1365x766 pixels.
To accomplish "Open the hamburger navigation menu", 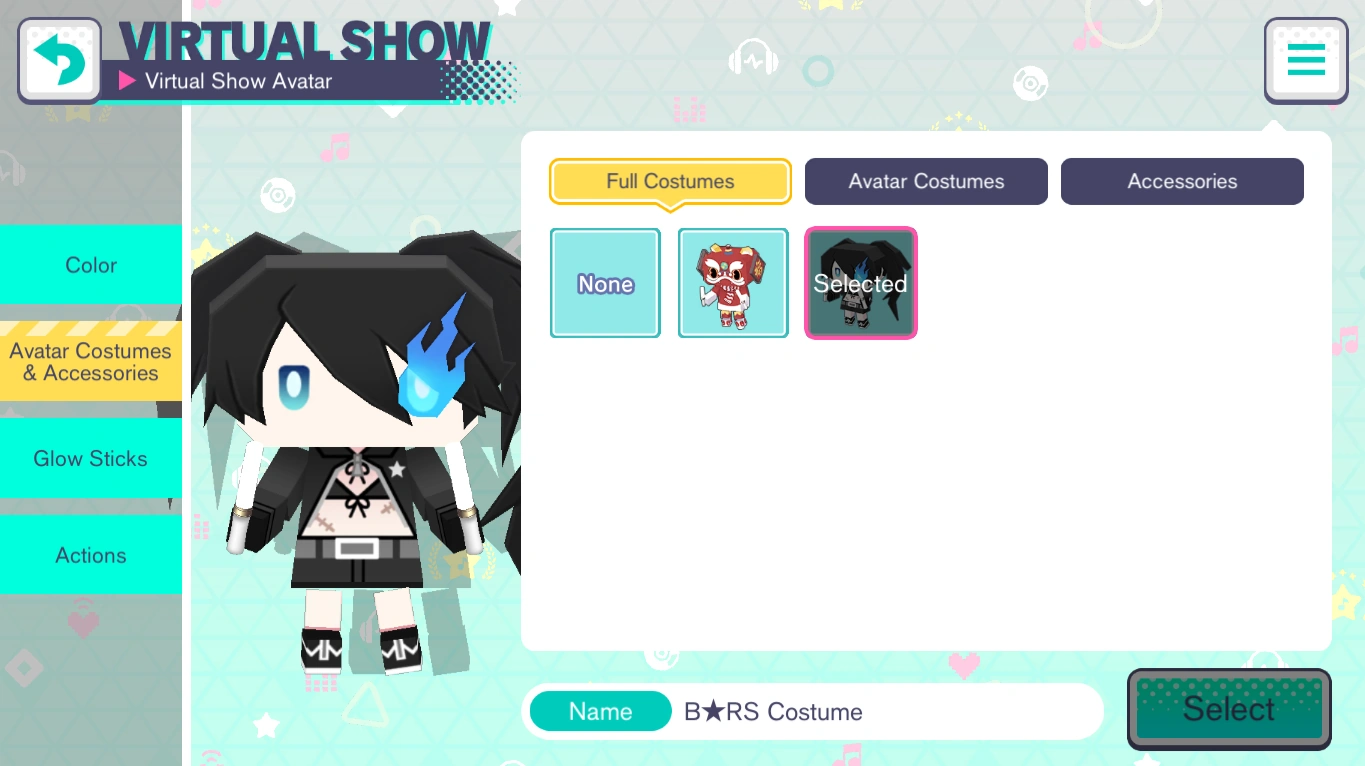I will coord(1305,59).
